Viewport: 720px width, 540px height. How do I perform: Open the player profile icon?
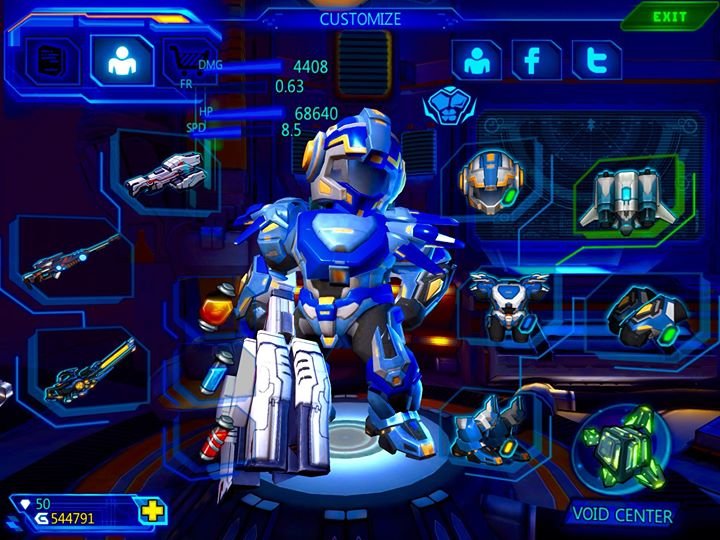click(476, 61)
